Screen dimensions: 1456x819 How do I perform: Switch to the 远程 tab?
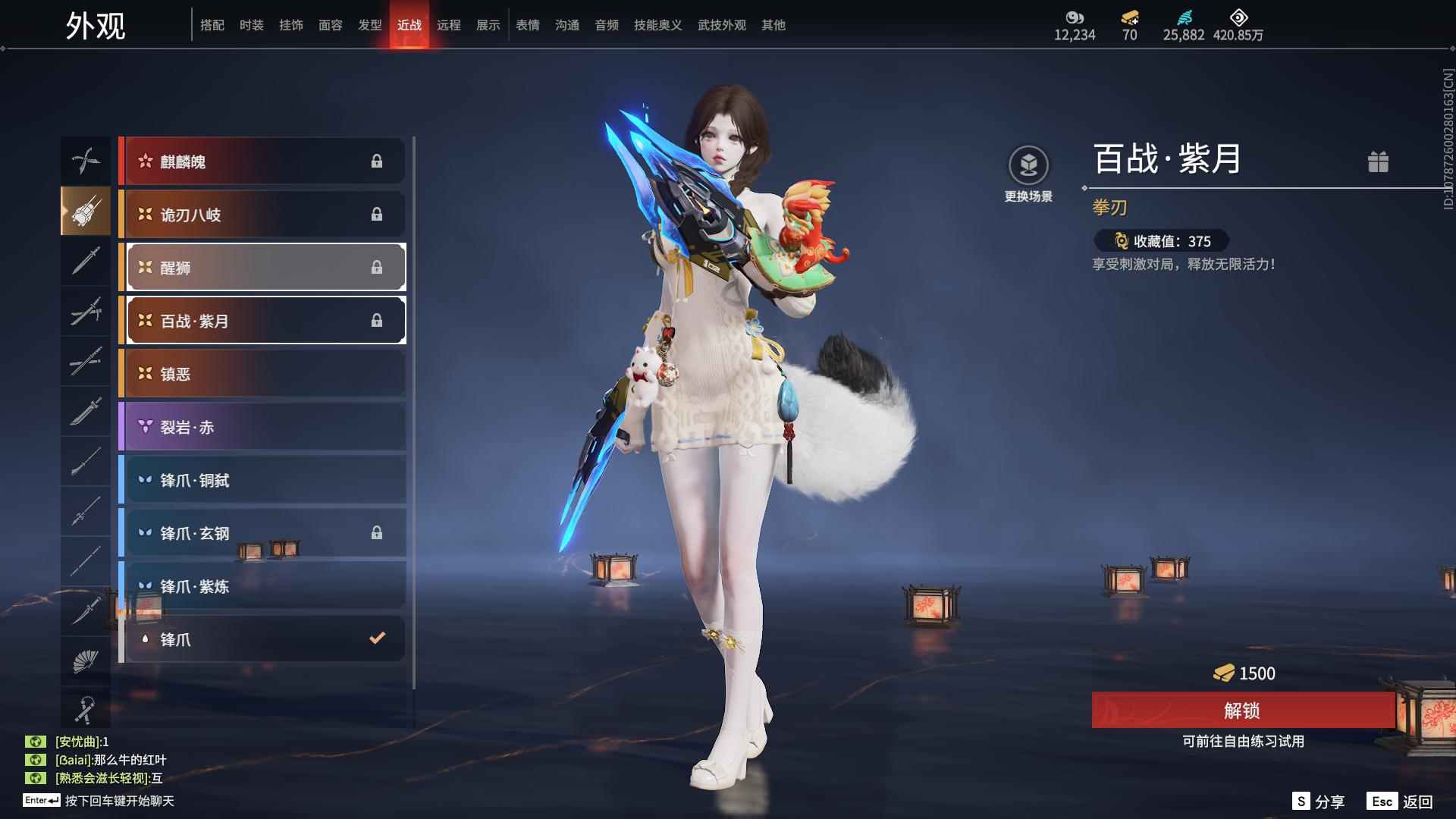(x=450, y=24)
